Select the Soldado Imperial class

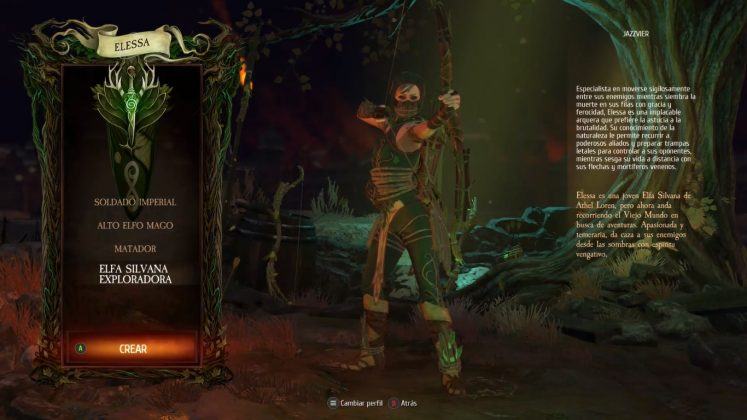pyautogui.click(x=133, y=202)
